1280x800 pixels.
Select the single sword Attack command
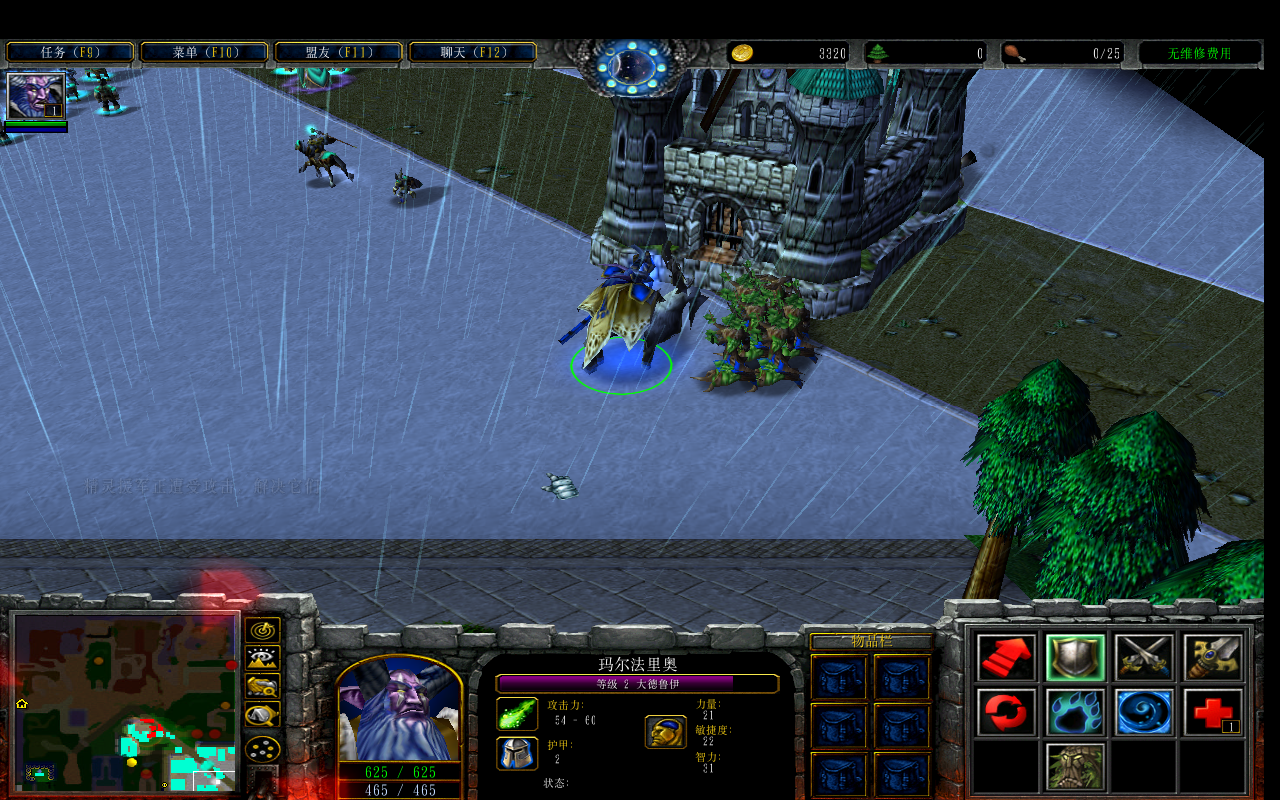click(1214, 657)
